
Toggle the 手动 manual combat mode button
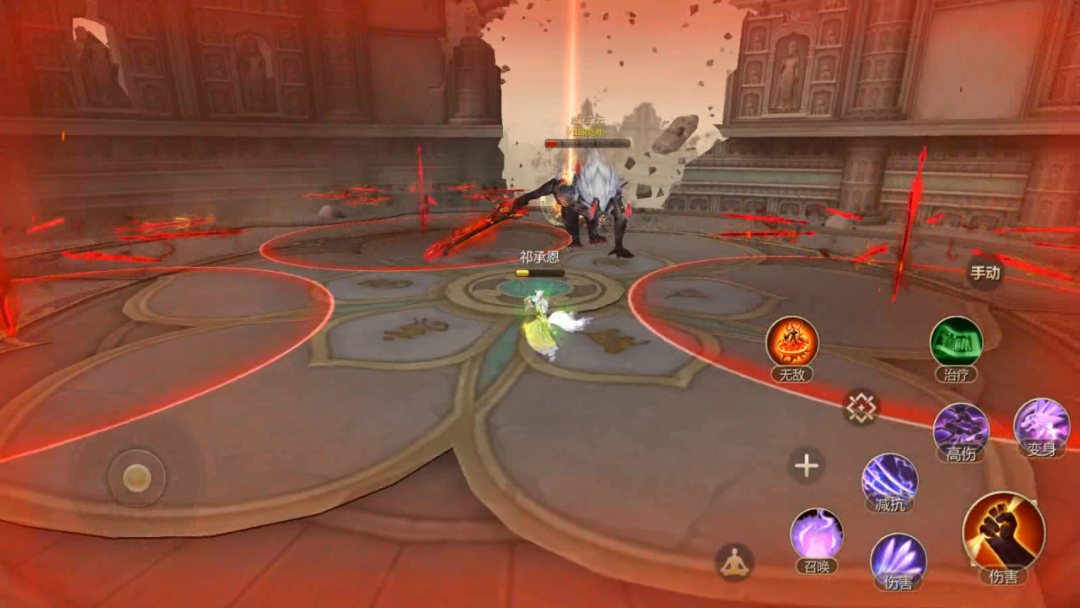[984, 272]
